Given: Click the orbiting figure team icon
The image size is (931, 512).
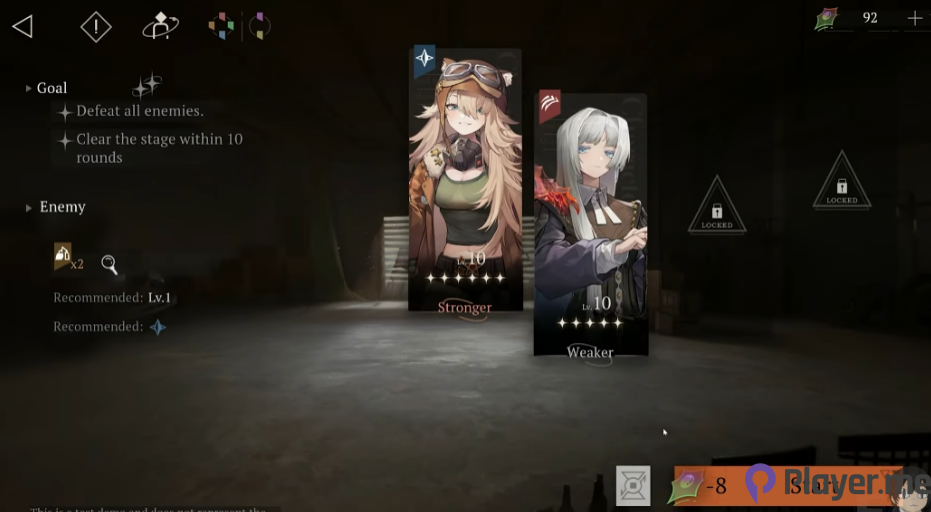Looking at the screenshot, I should coord(160,27).
